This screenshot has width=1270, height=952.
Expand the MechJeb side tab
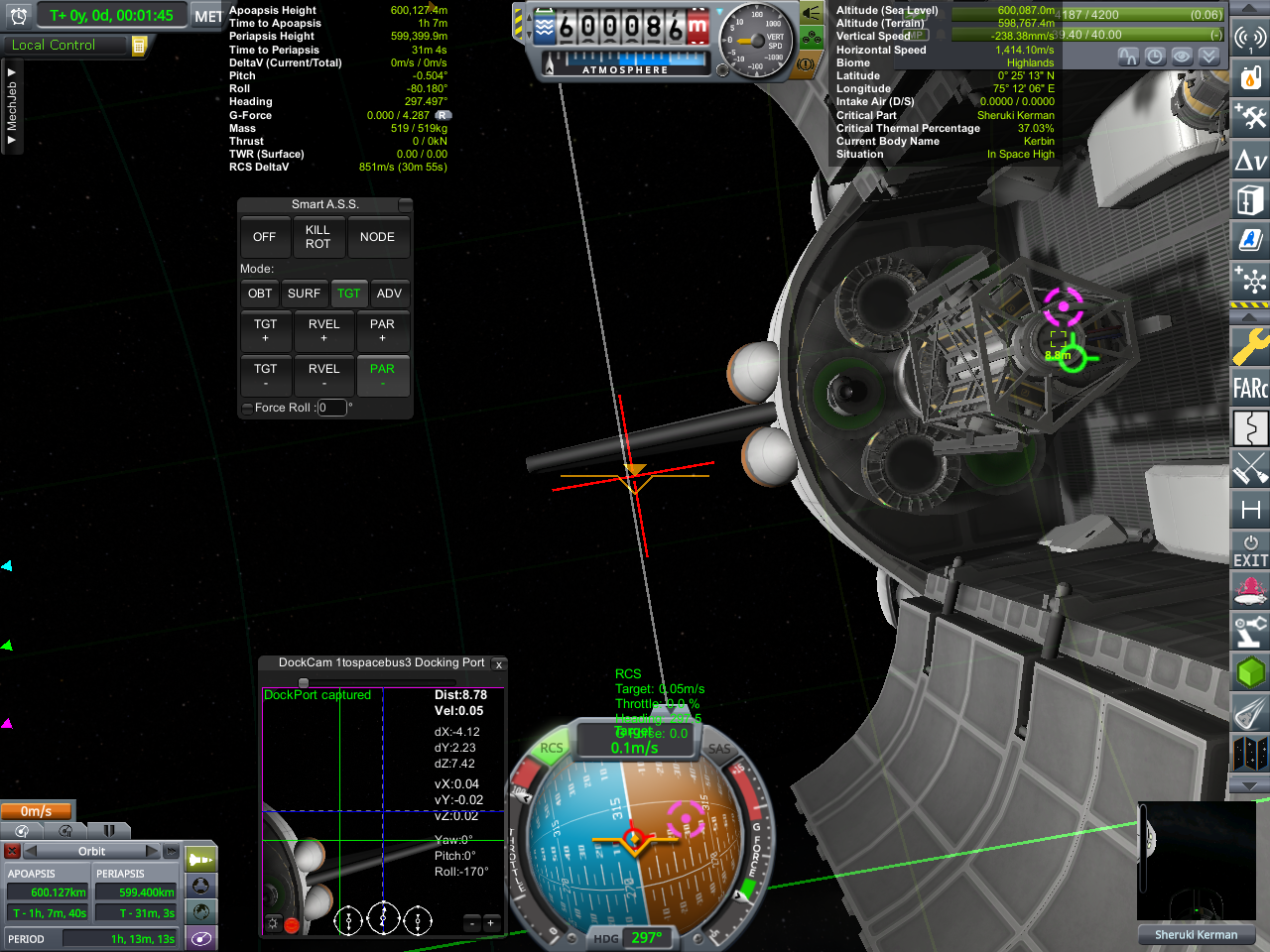[x=11, y=106]
